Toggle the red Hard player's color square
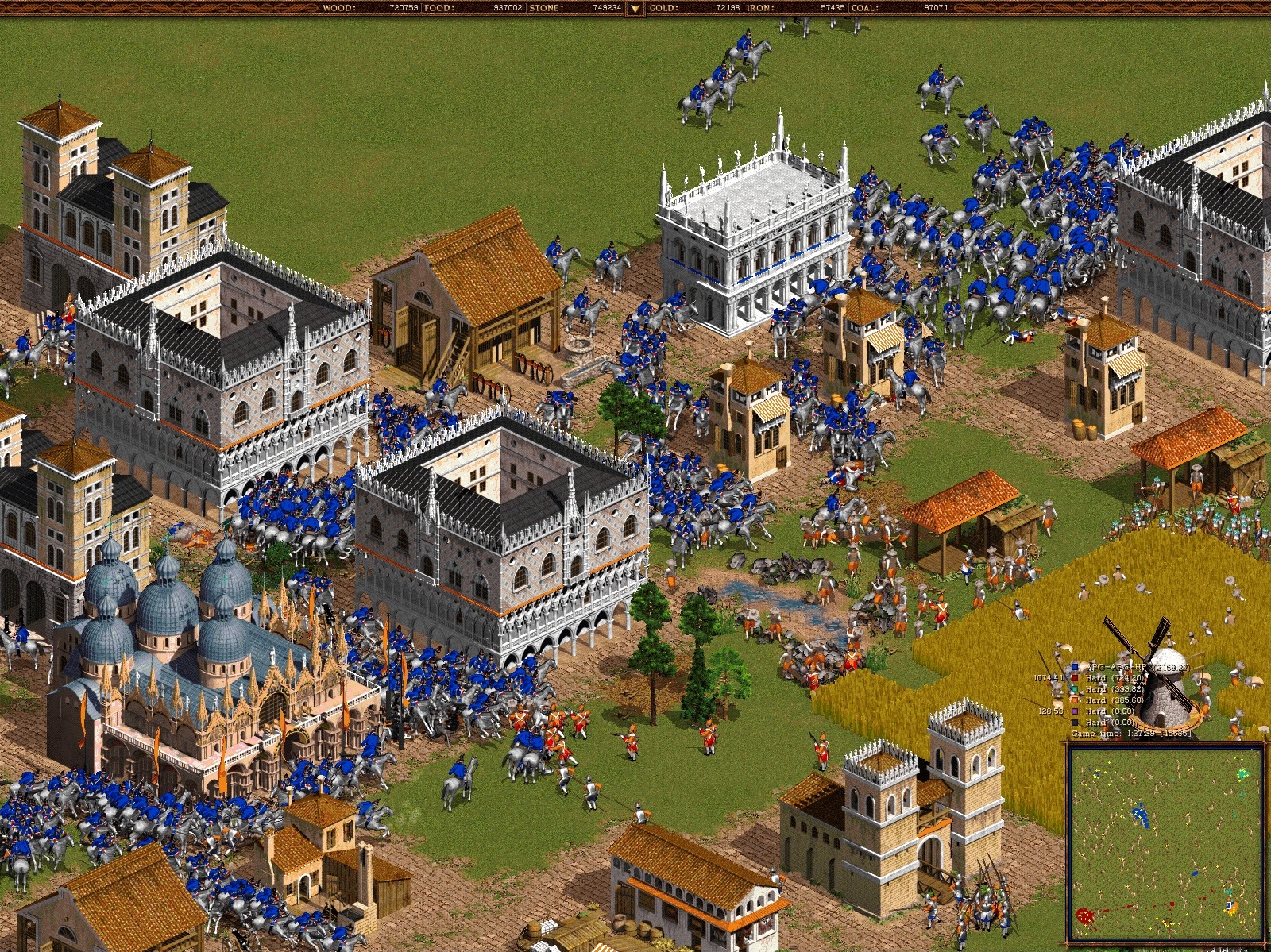 [x=1074, y=678]
